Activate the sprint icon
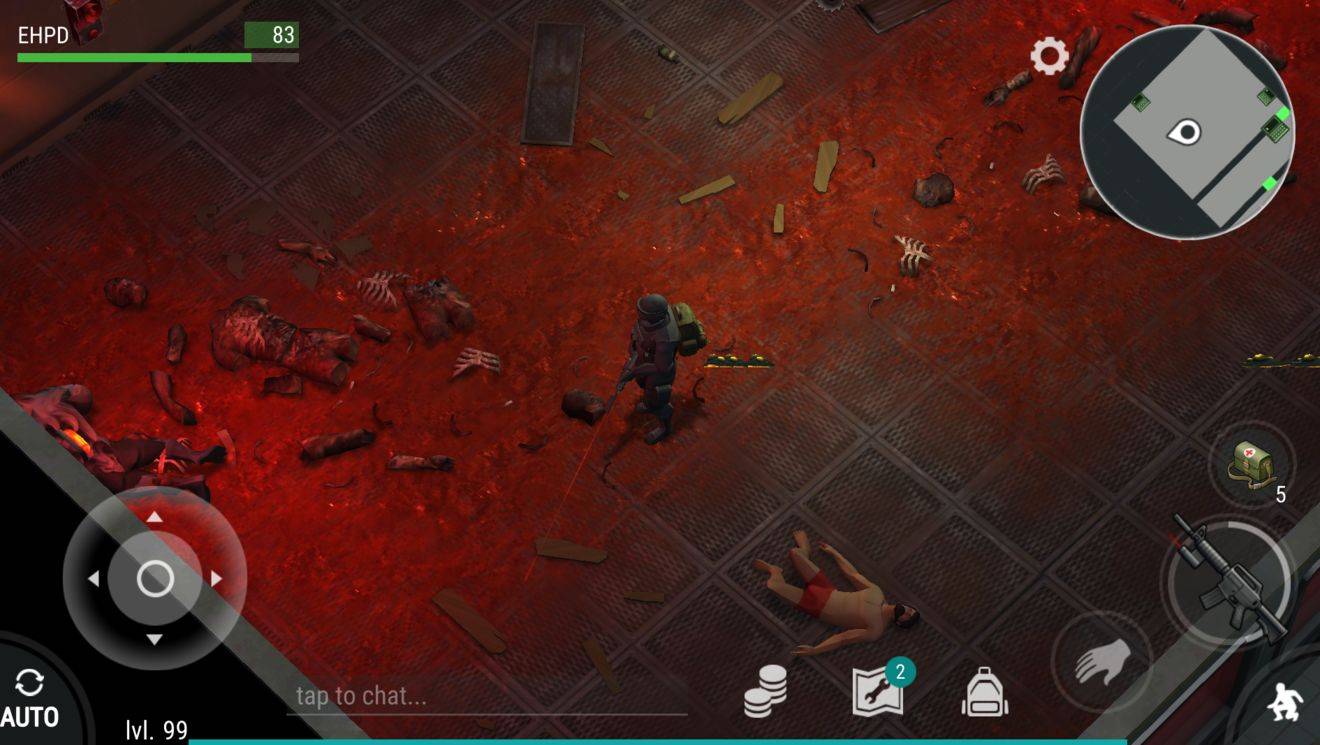The width and height of the screenshot is (1320, 745). pos(1283,702)
